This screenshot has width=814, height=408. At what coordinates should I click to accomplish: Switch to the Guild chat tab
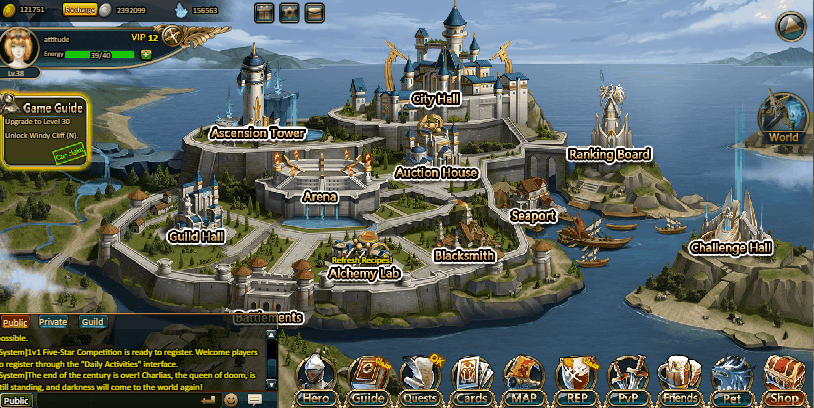click(x=93, y=322)
